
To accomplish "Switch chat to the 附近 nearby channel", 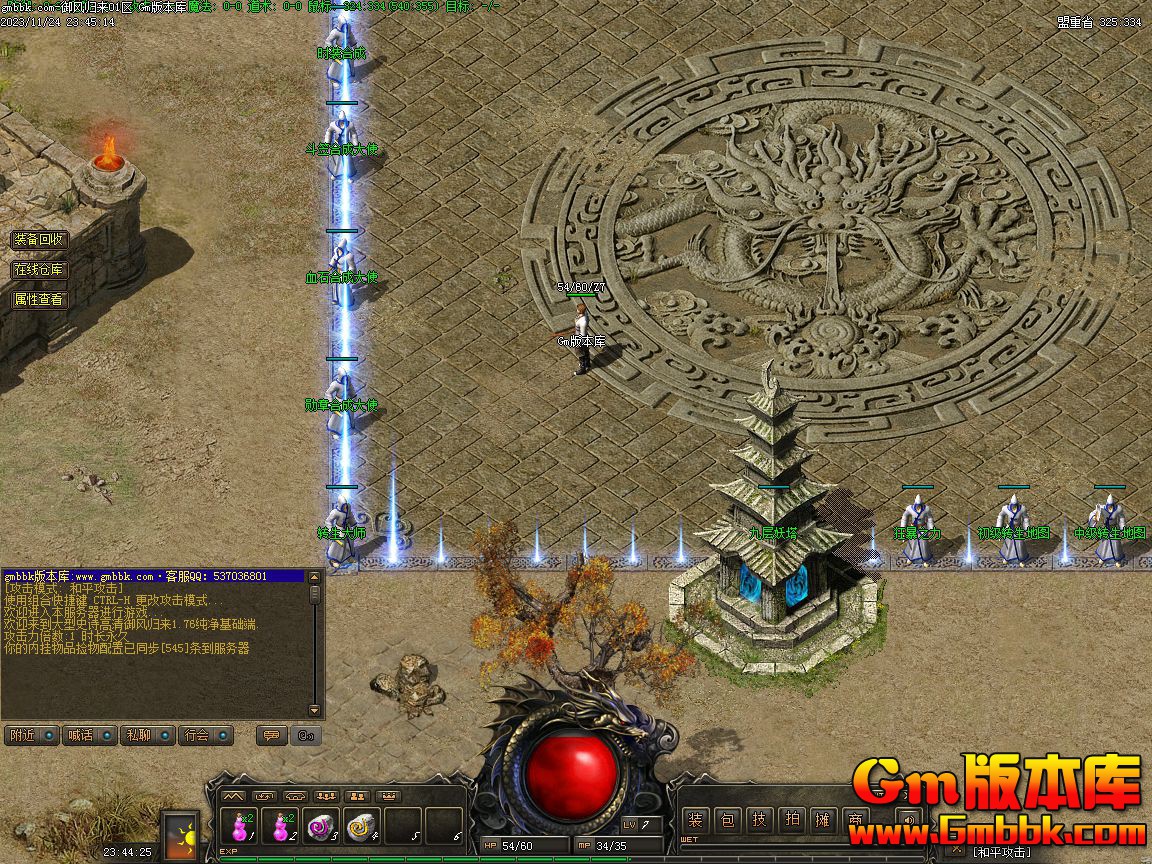I will (x=29, y=735).
